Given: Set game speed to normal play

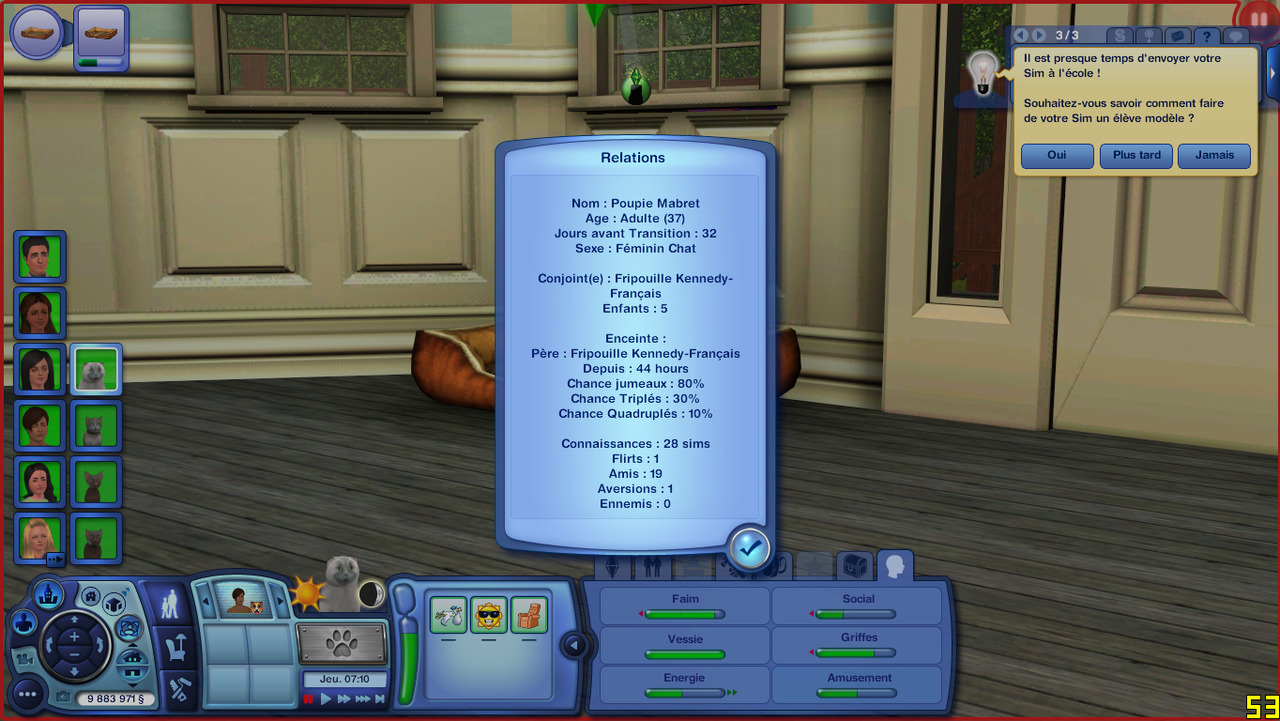Looking at the screenshot, I should point(326,699).
